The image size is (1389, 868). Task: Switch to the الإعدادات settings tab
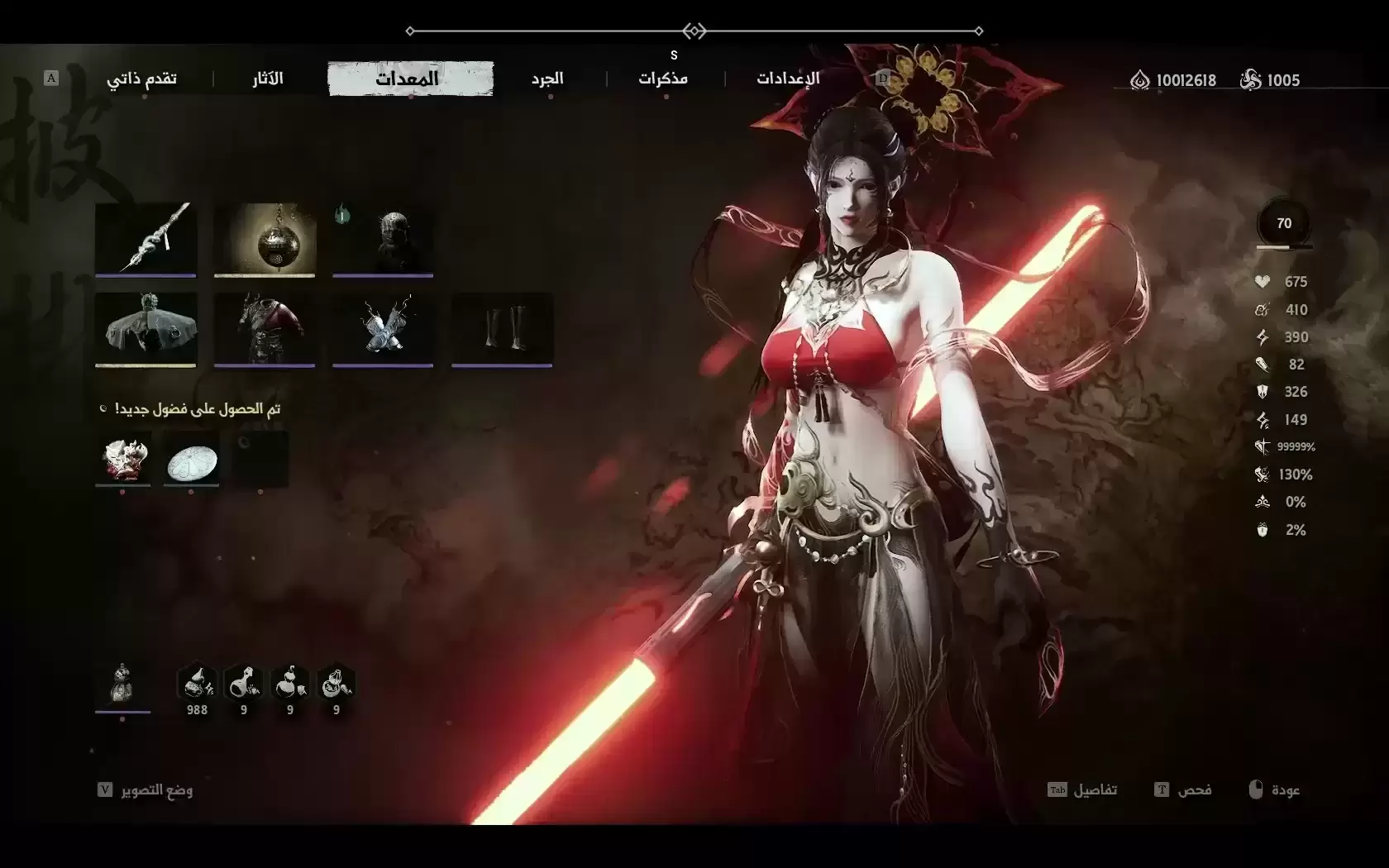(788, 79)
